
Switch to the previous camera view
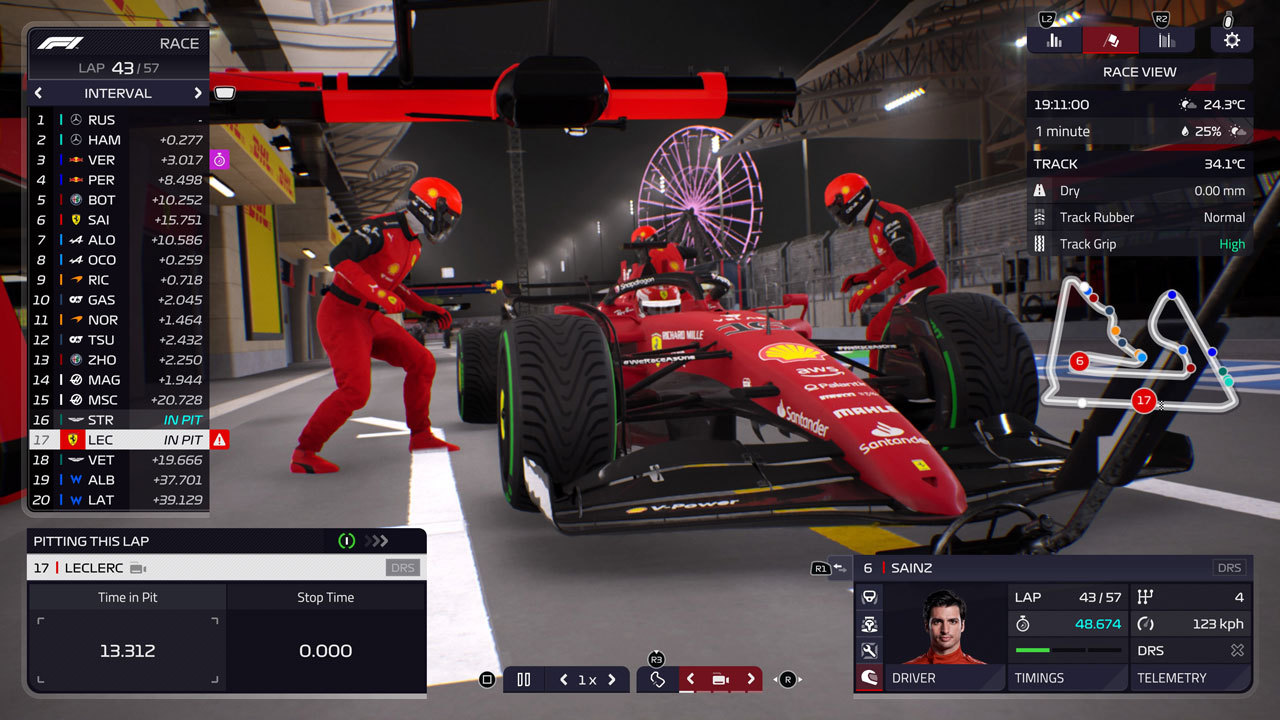click(x=690, y=680)
